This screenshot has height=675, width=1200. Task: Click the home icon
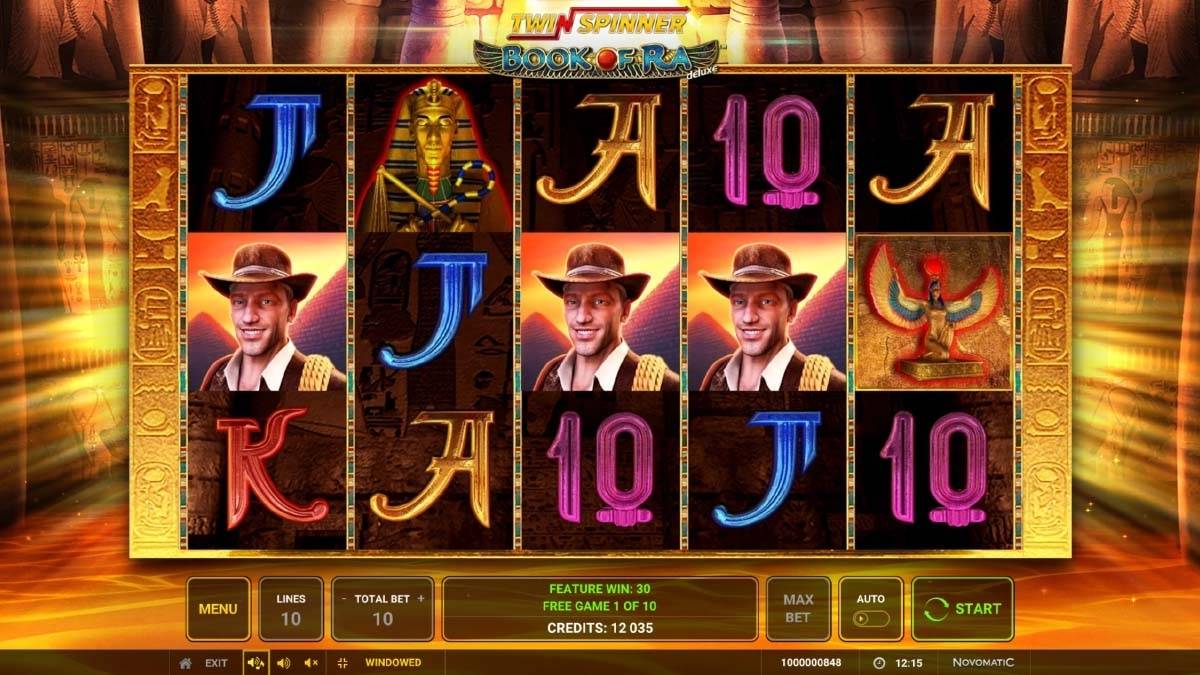tap(185, 663)
